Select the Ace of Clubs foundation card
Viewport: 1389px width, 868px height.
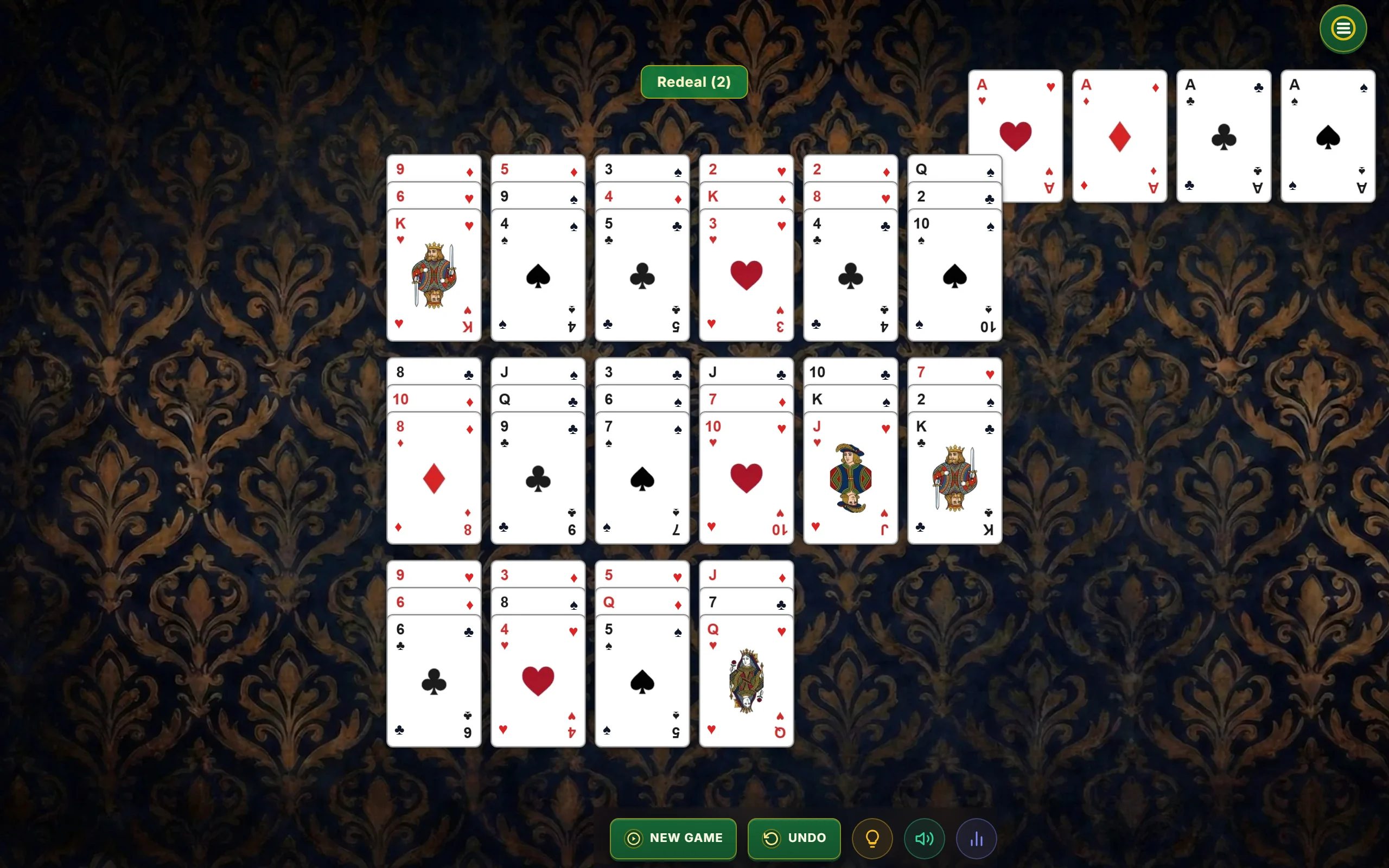[1222, 136]
